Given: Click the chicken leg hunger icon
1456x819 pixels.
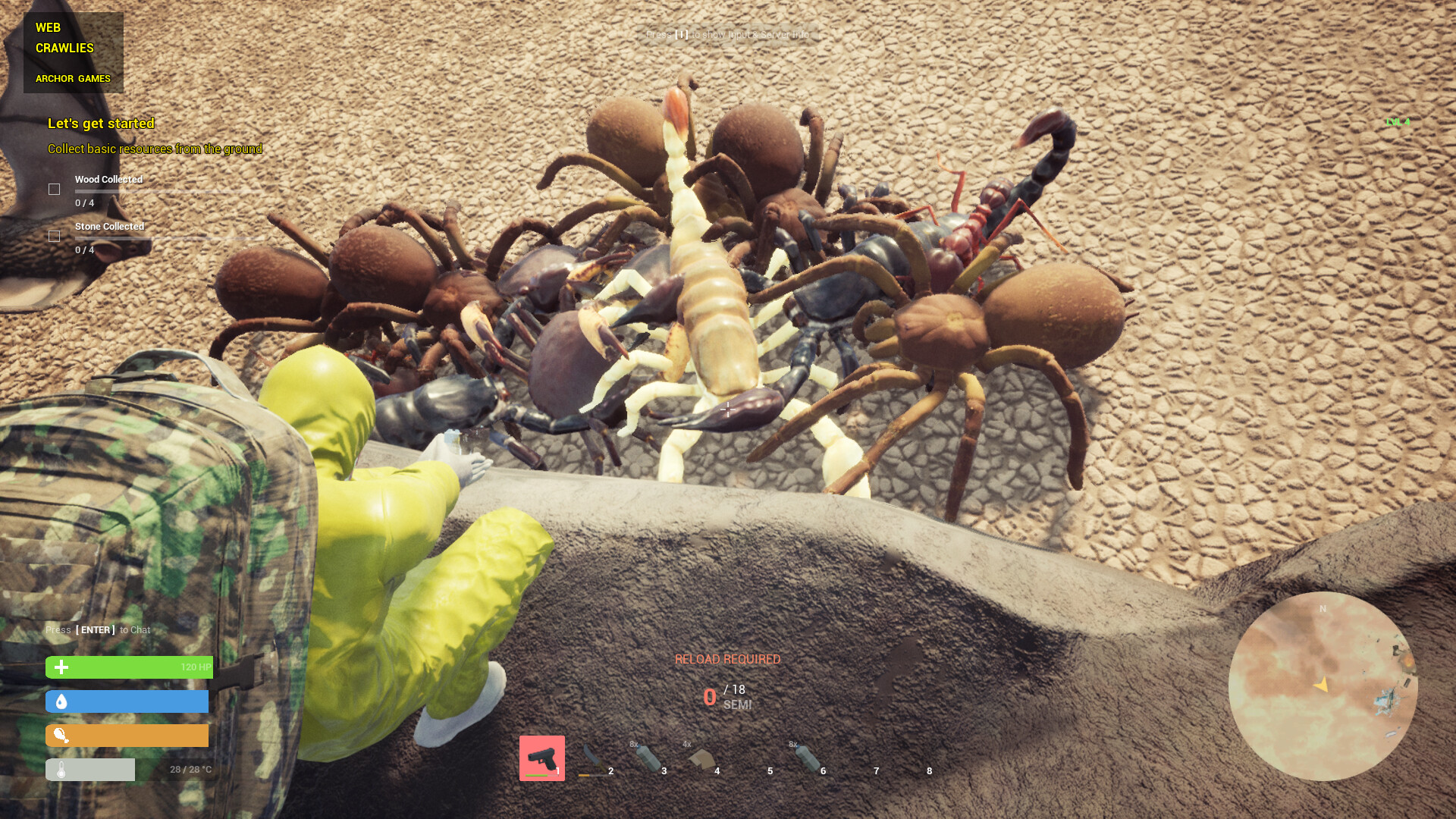Looking at the screenshot, I should [x=62, y=736].
